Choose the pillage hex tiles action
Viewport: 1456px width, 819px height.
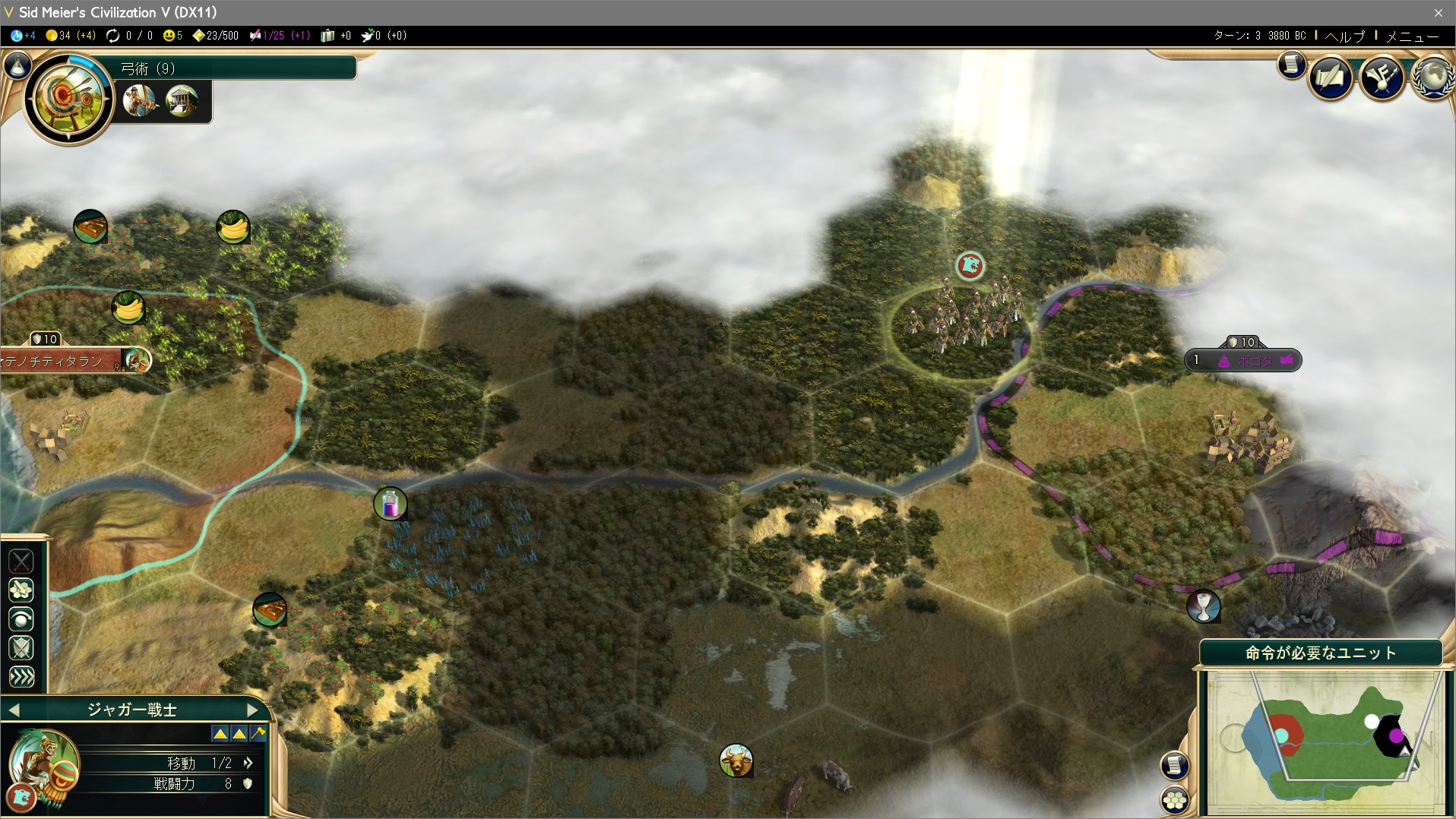click(x=21, y=590)
